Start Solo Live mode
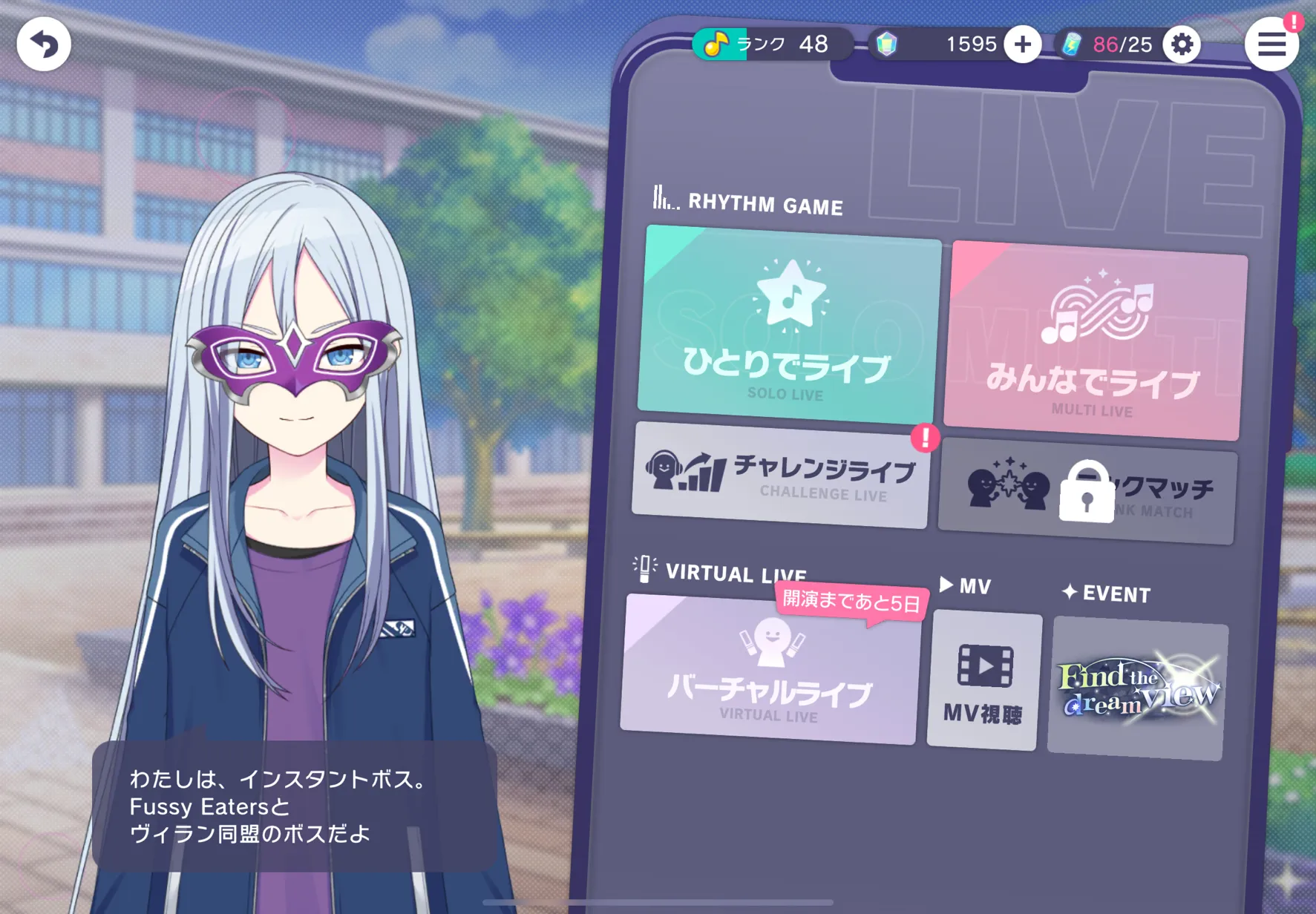The height and width of the screenshot is (914, 1316). (x=788, y=326)
